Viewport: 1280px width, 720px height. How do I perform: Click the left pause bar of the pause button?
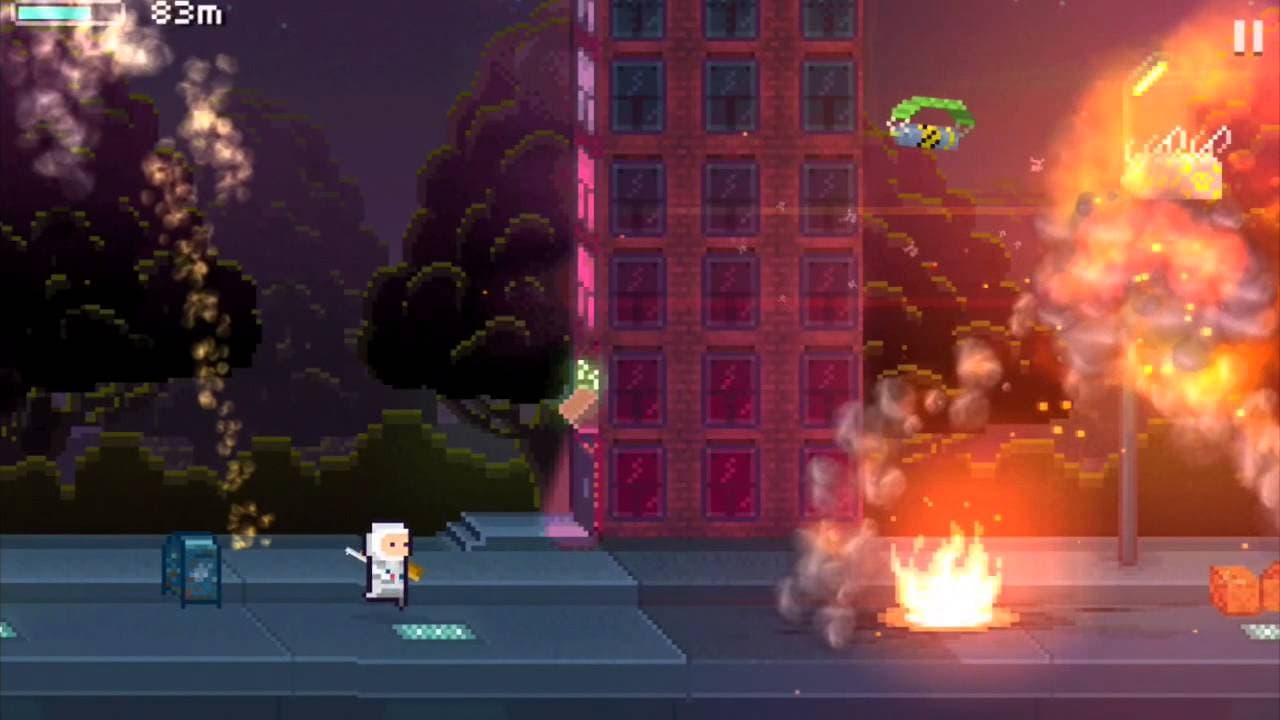(x=1238, y=36)
